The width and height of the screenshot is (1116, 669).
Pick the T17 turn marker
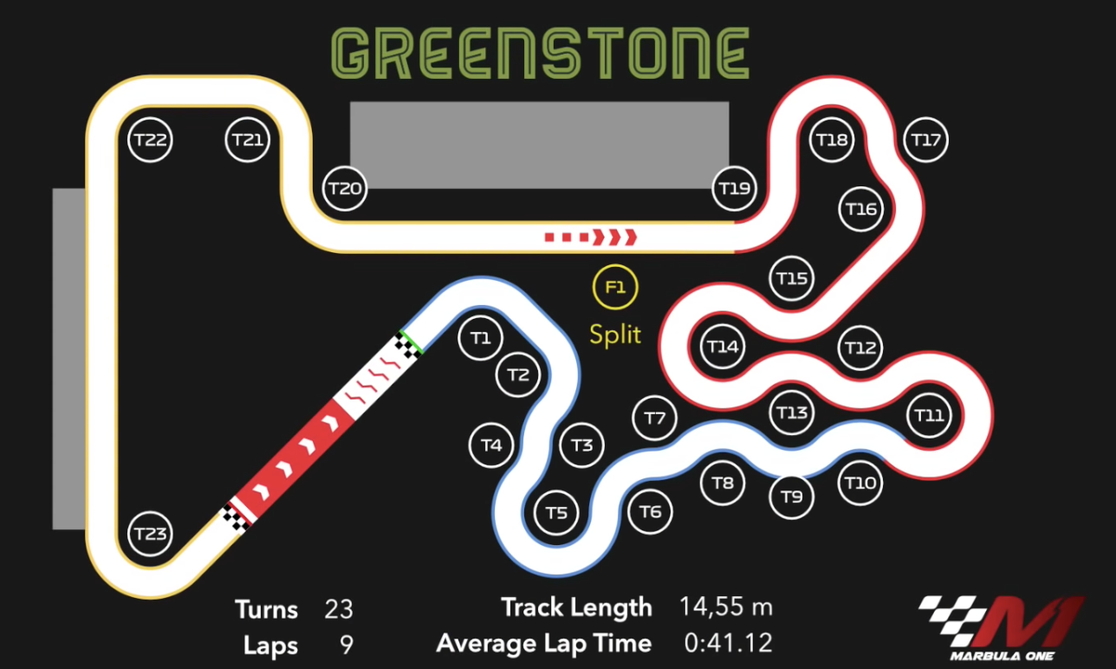tap(927, 140)
